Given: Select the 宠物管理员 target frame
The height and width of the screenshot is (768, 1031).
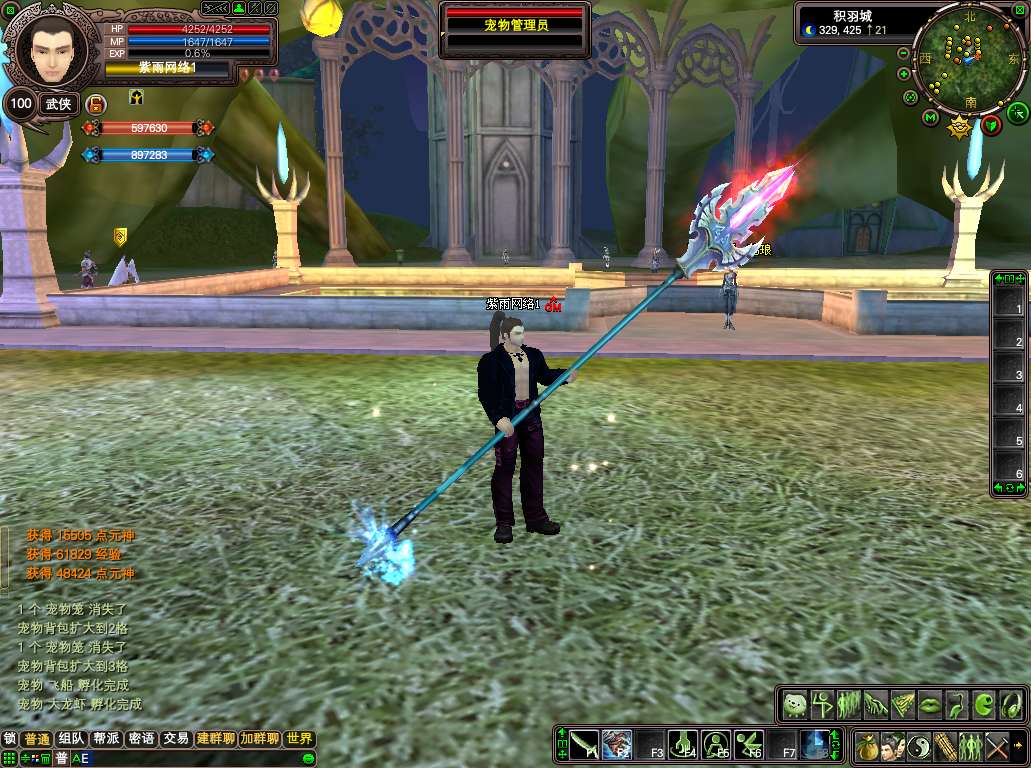Looking at the screenshot, I should tap(516, 25).
